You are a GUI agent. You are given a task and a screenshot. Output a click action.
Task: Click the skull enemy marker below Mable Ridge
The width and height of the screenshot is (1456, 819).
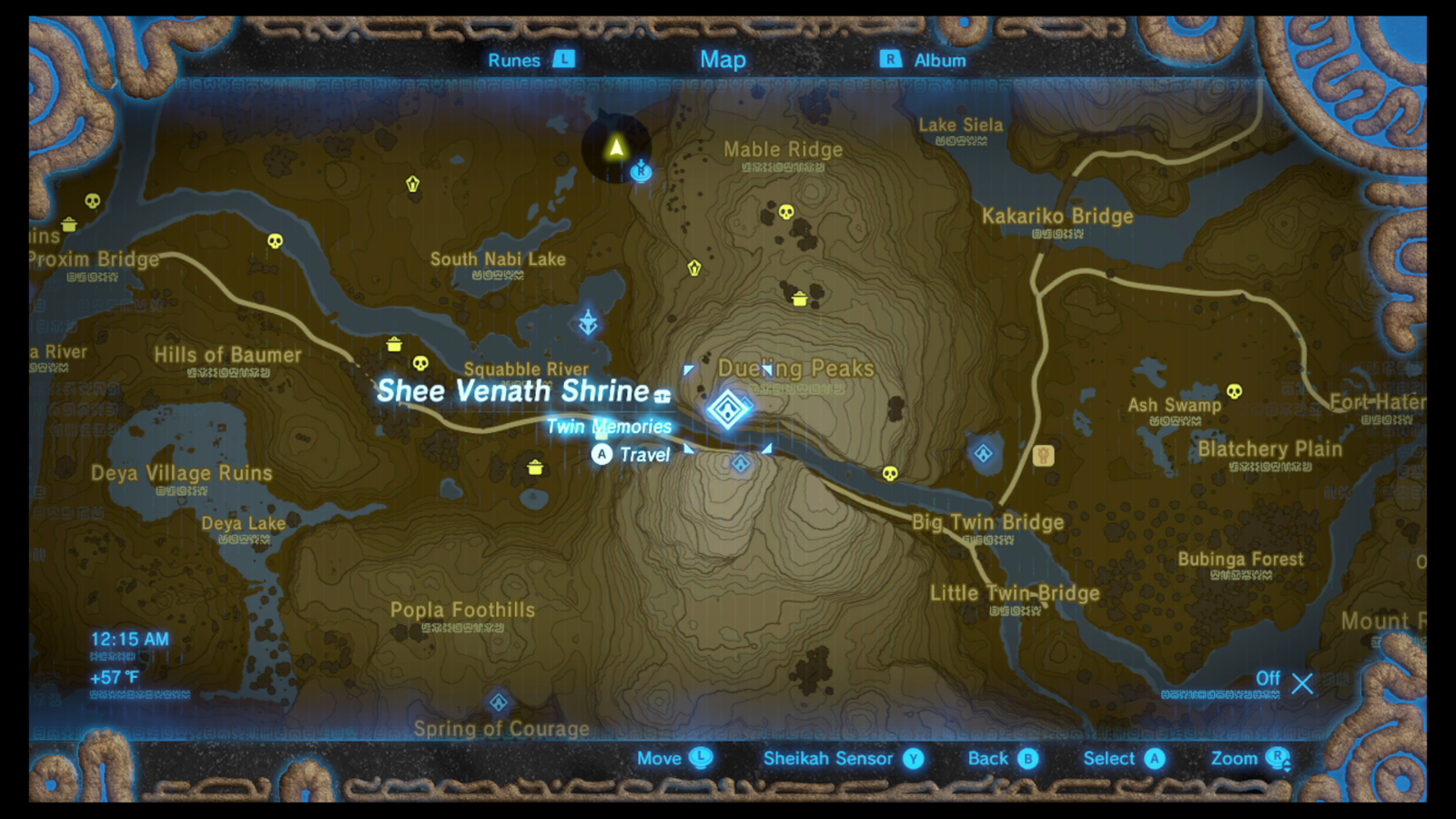click(784, 210)
